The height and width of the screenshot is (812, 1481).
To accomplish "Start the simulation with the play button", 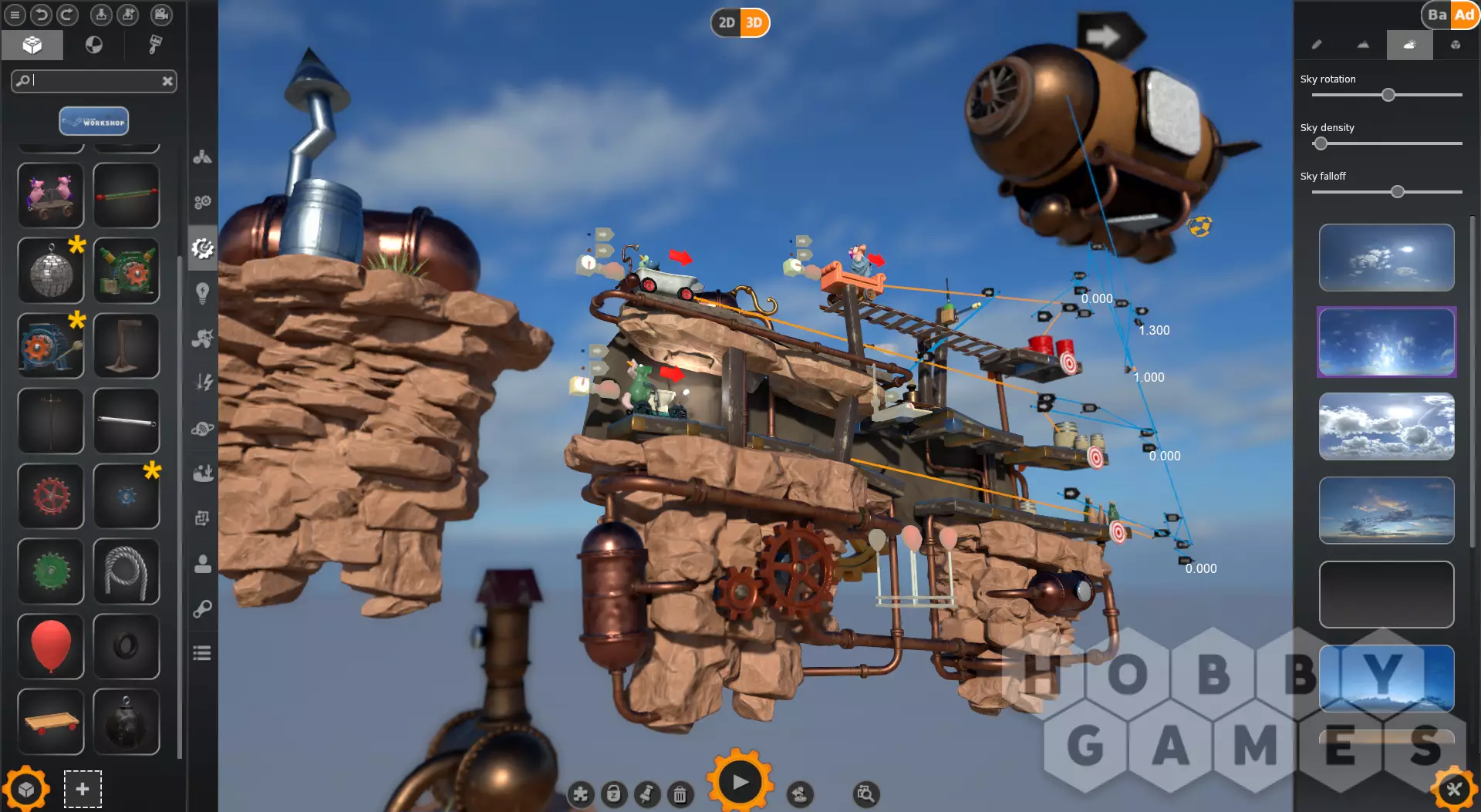I will point(739,782).
